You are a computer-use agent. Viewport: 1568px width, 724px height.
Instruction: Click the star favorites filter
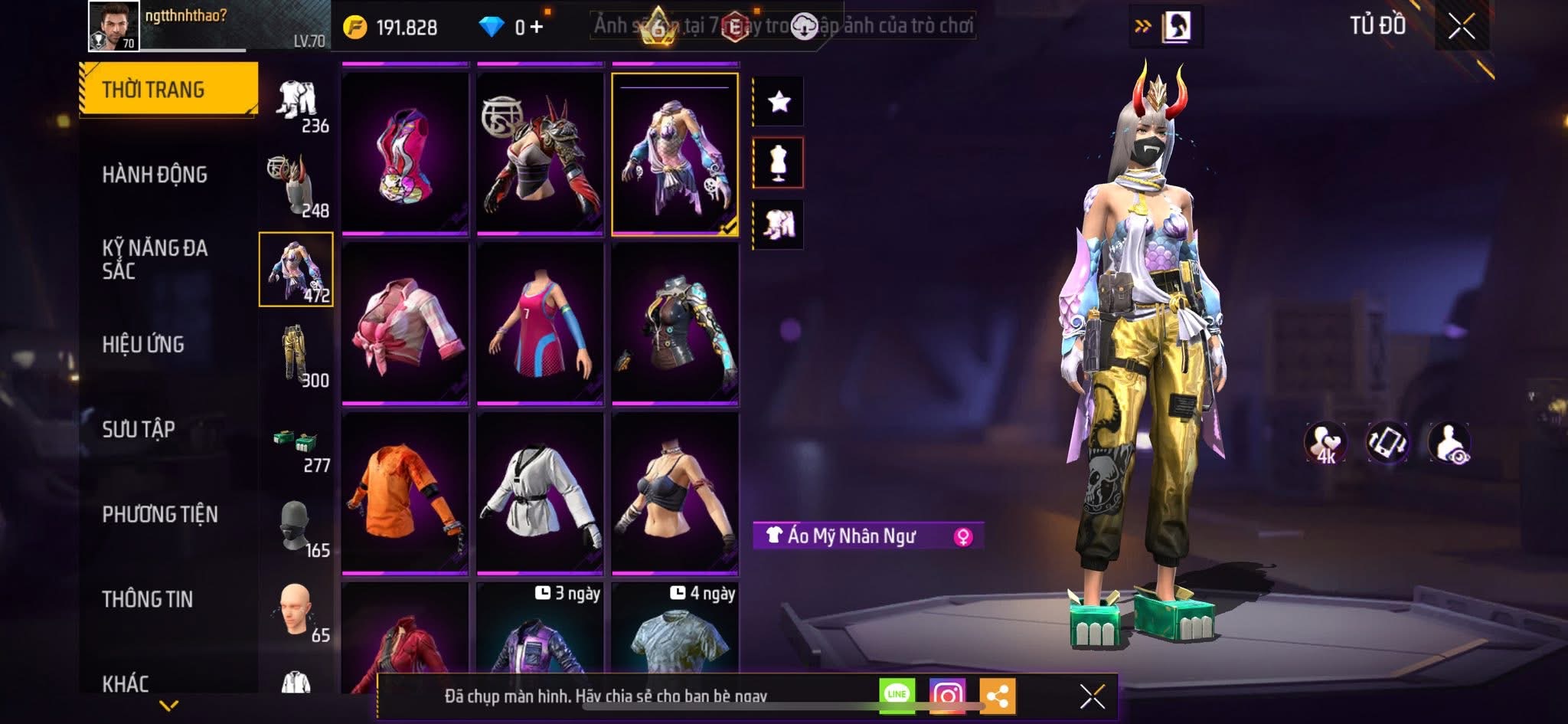coord(779,101)
